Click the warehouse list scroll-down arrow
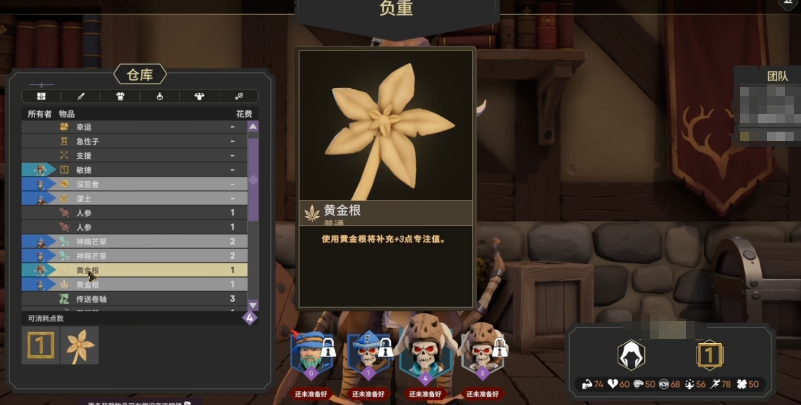Image resolution: width=801 pixels, height=405 pixels. 252,305
